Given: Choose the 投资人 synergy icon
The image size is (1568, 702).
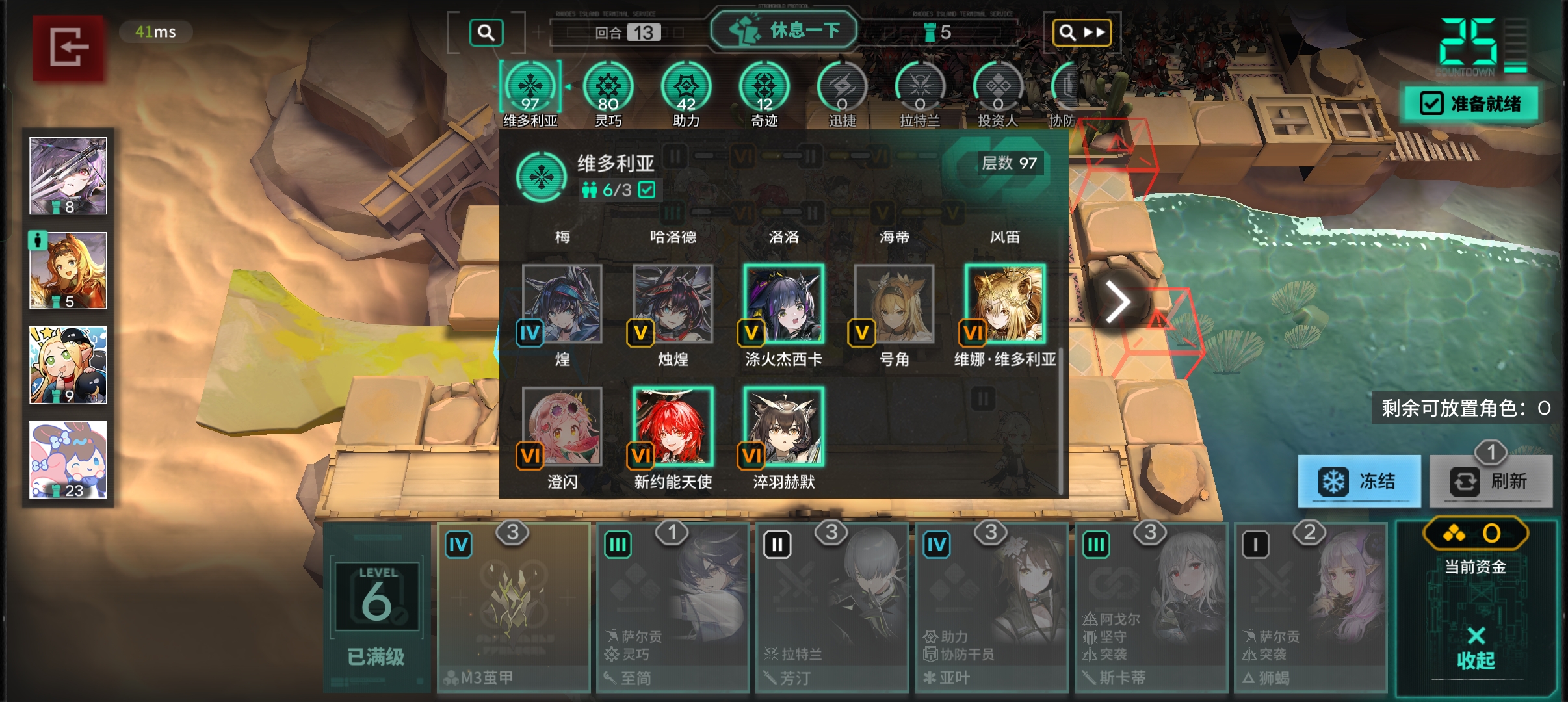Looking at the screenshot, I should pos(999,87).
